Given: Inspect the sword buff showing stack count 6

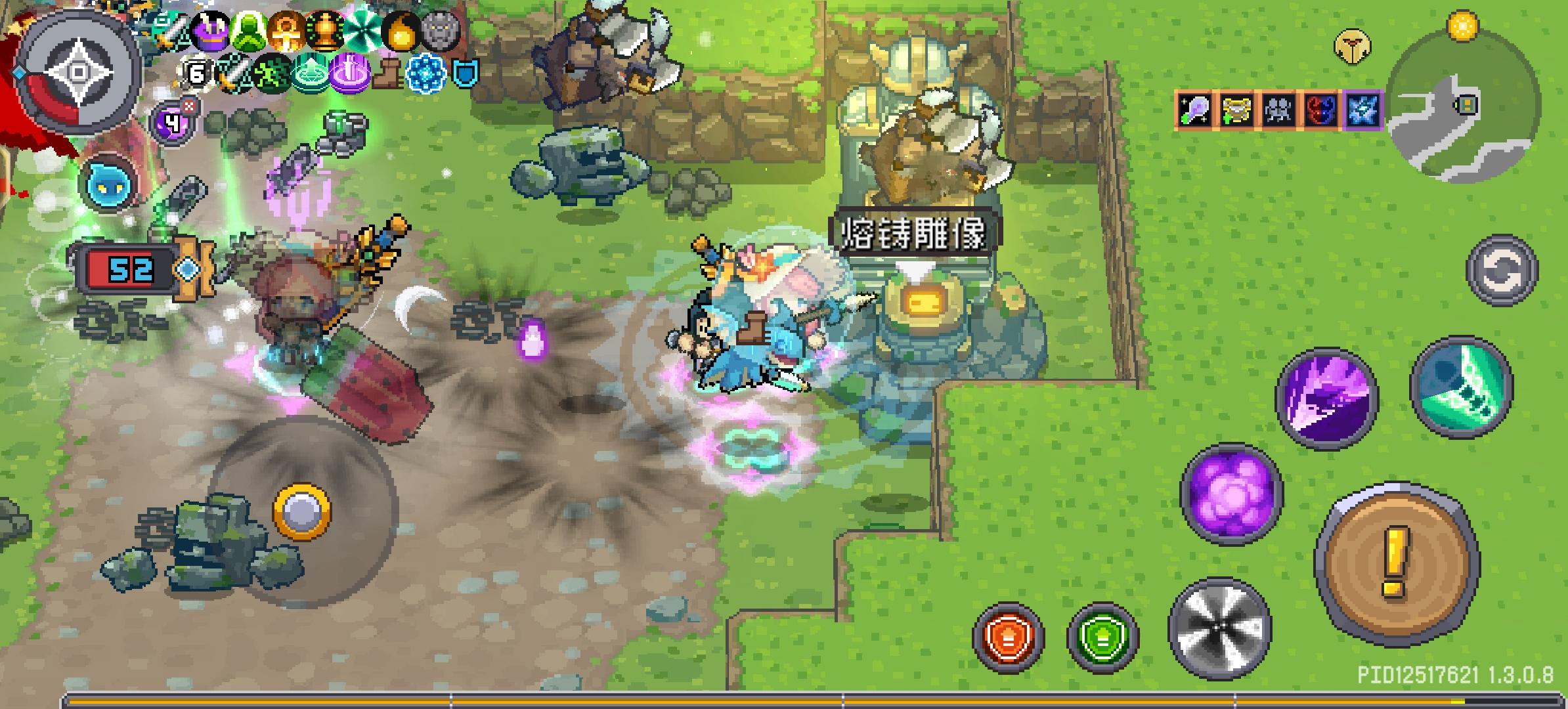Looking at the screenshot, I should [x=197, y=74].
